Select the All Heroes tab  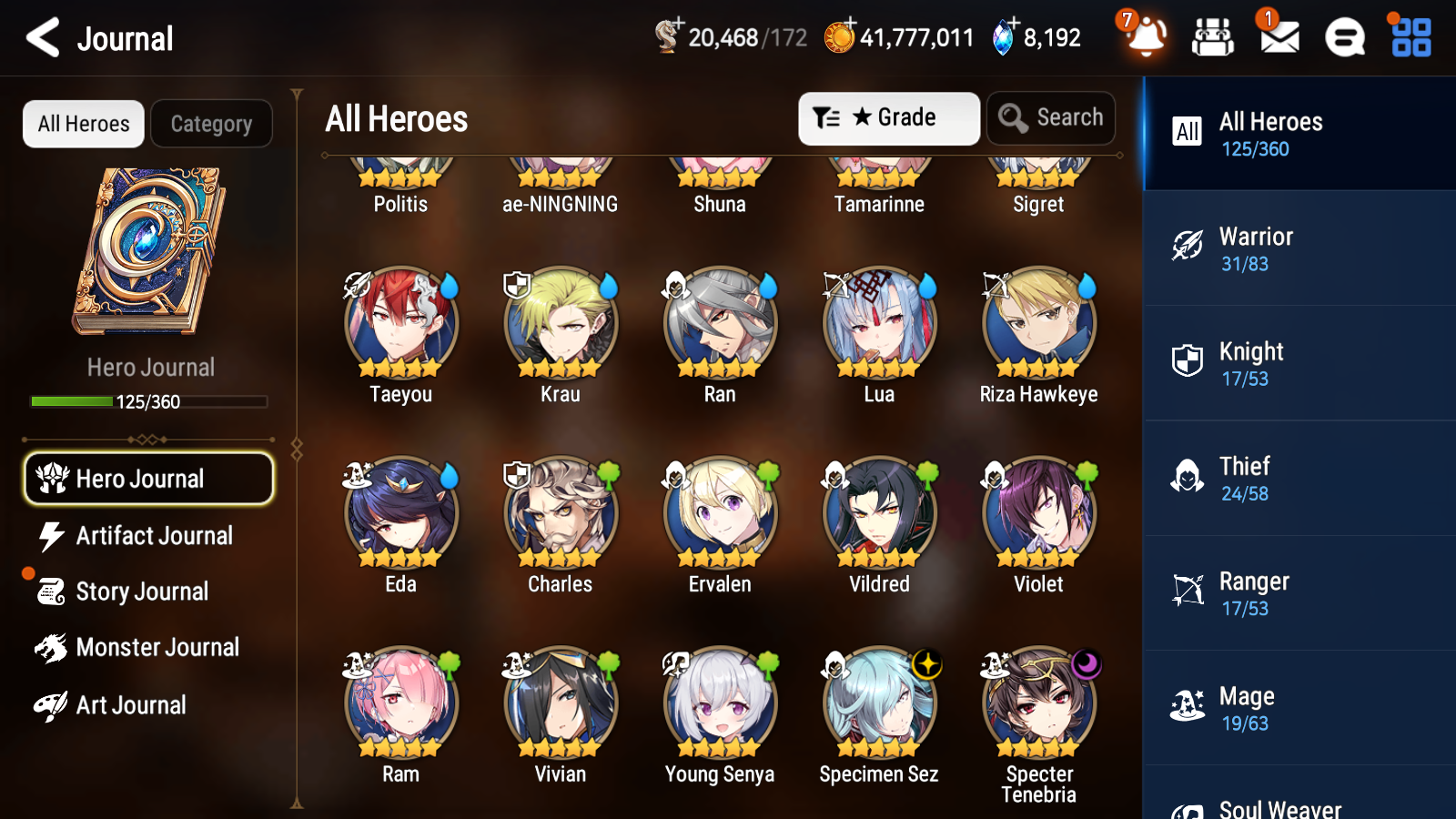tap(82, 123)
